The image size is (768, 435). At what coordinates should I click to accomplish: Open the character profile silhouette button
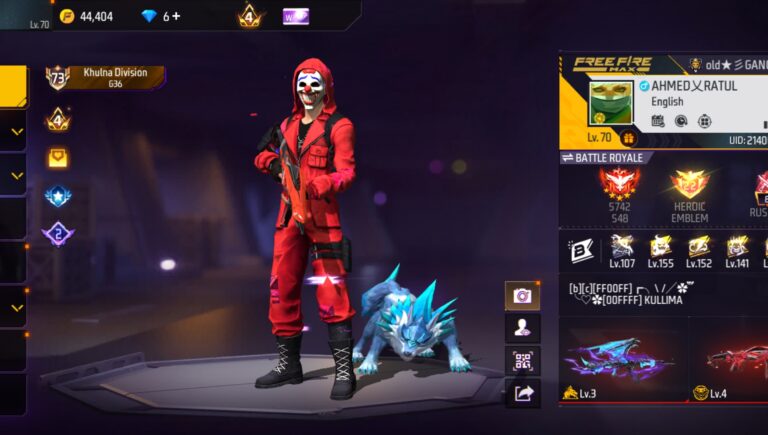pos(522,328)
